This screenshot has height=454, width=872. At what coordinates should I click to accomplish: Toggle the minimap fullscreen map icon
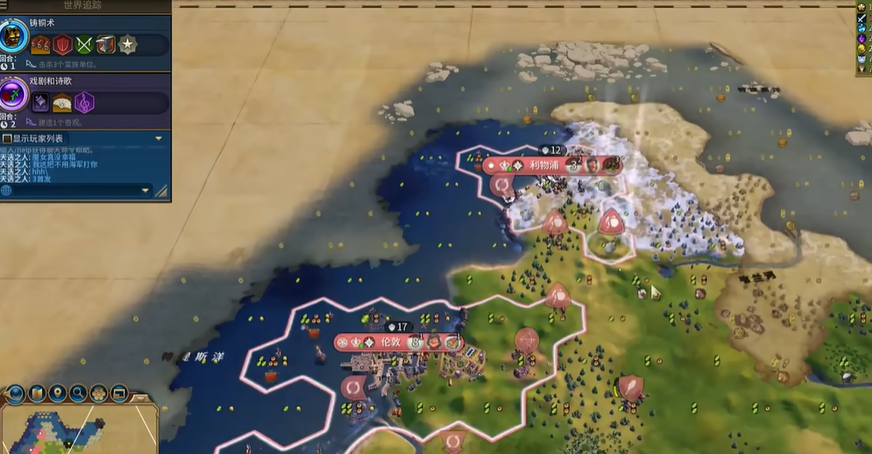coord(119,393)
